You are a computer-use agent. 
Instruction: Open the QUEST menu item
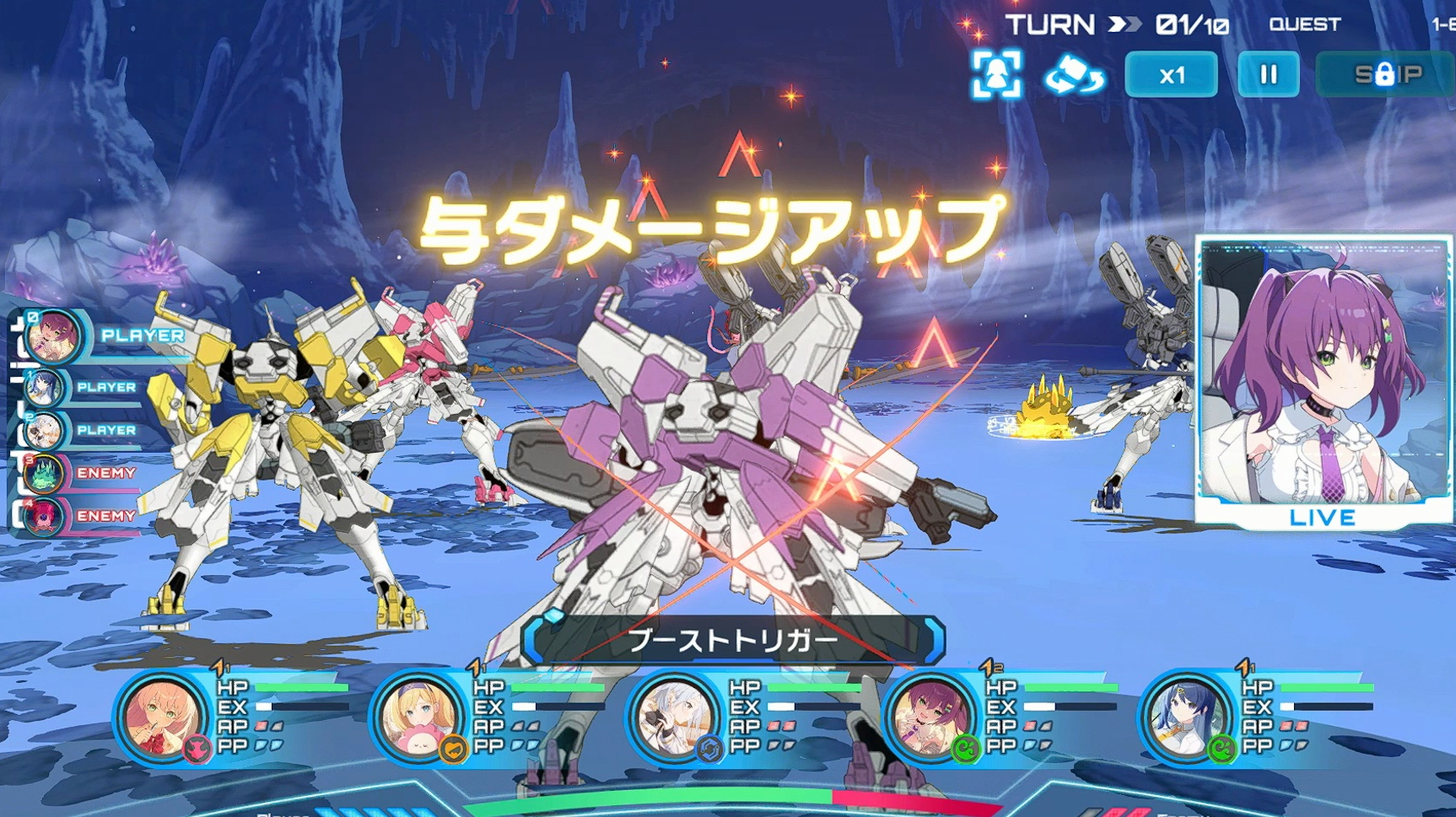click(x=1304, y=24)
